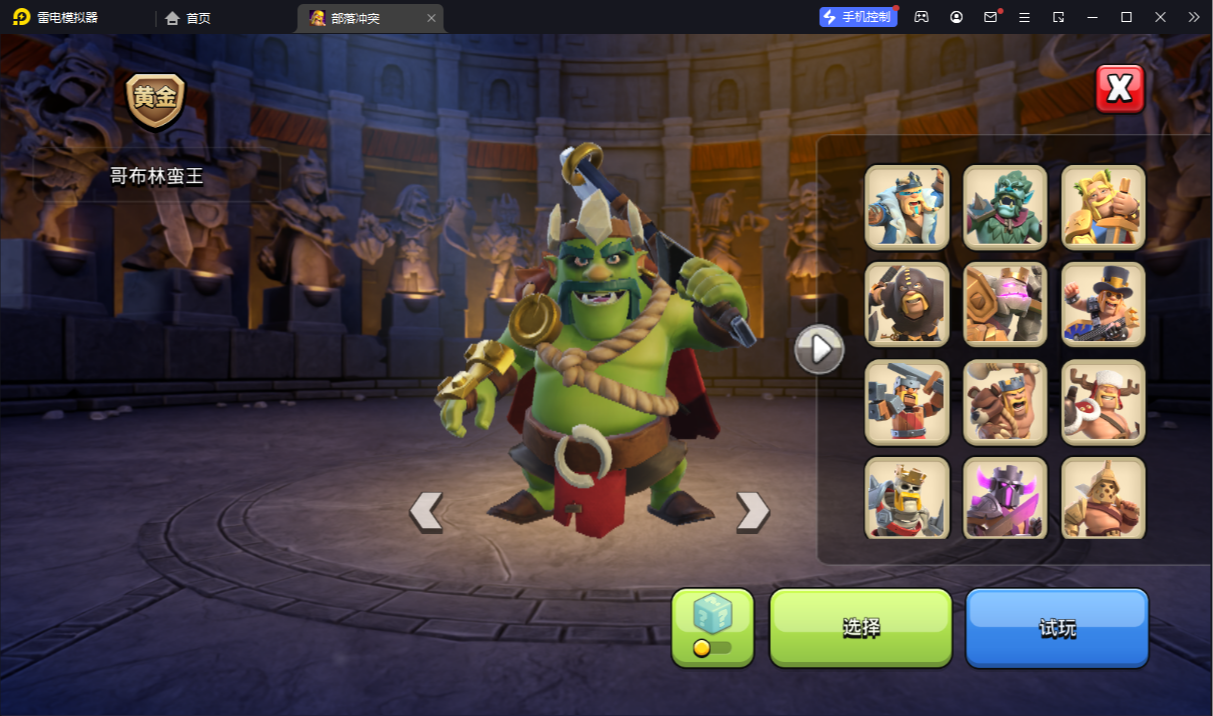Switch to the 首页 home tab
This screenshot has height=716, width=1213.
[x=188, y=18]
